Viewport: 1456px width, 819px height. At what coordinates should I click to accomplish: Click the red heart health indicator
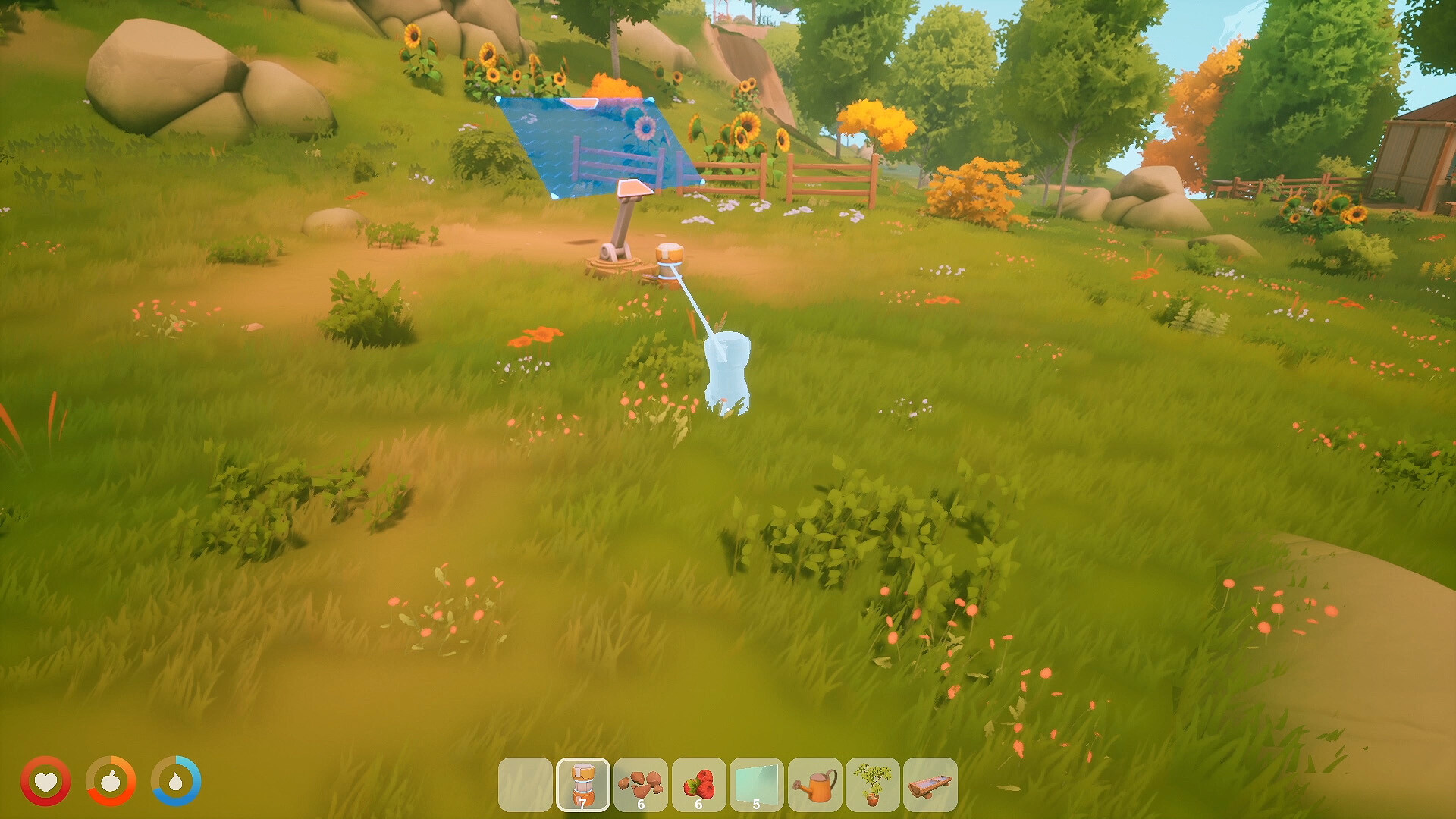pos(47,781)
